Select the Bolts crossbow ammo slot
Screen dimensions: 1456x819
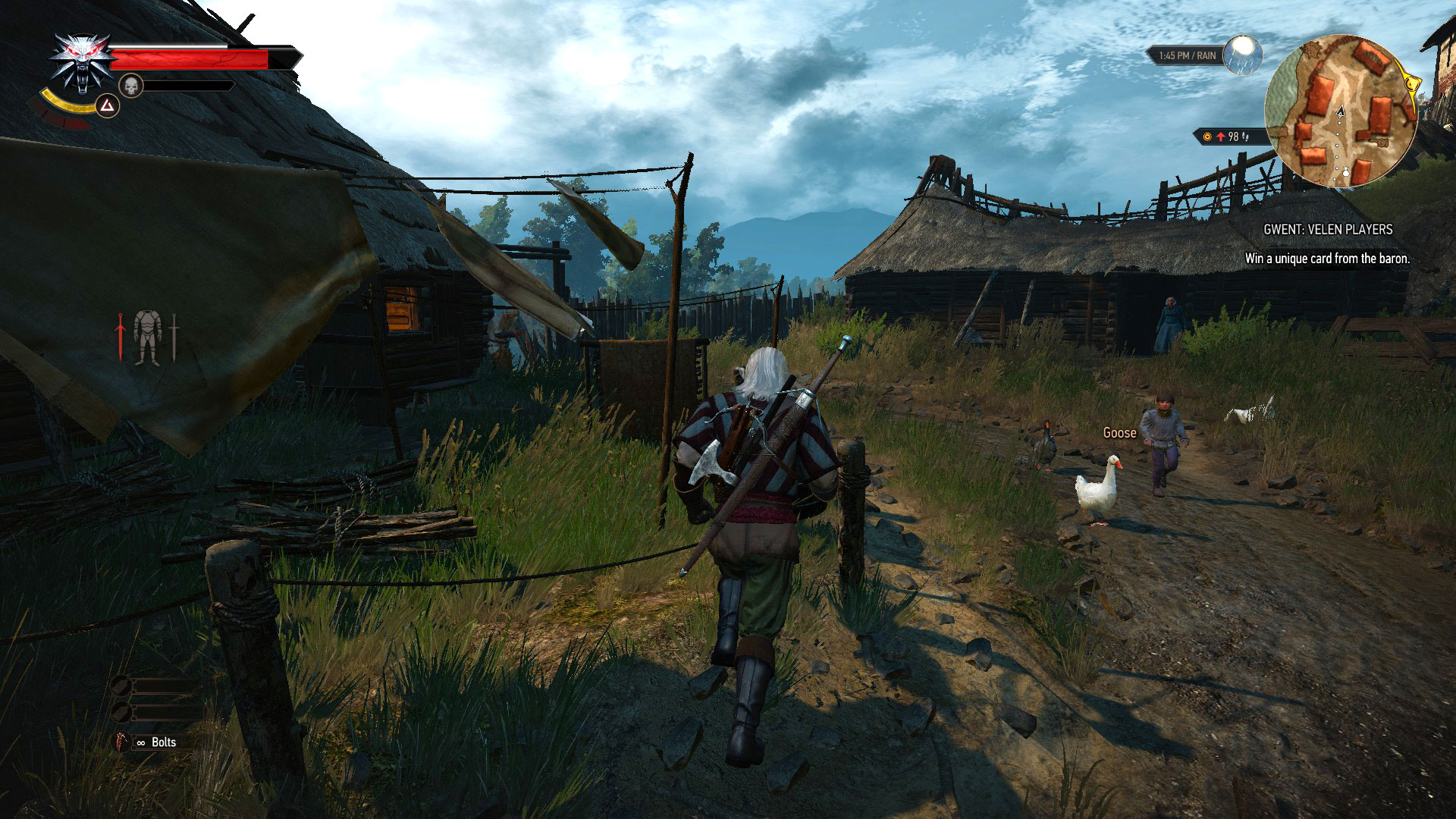[154, 742]
